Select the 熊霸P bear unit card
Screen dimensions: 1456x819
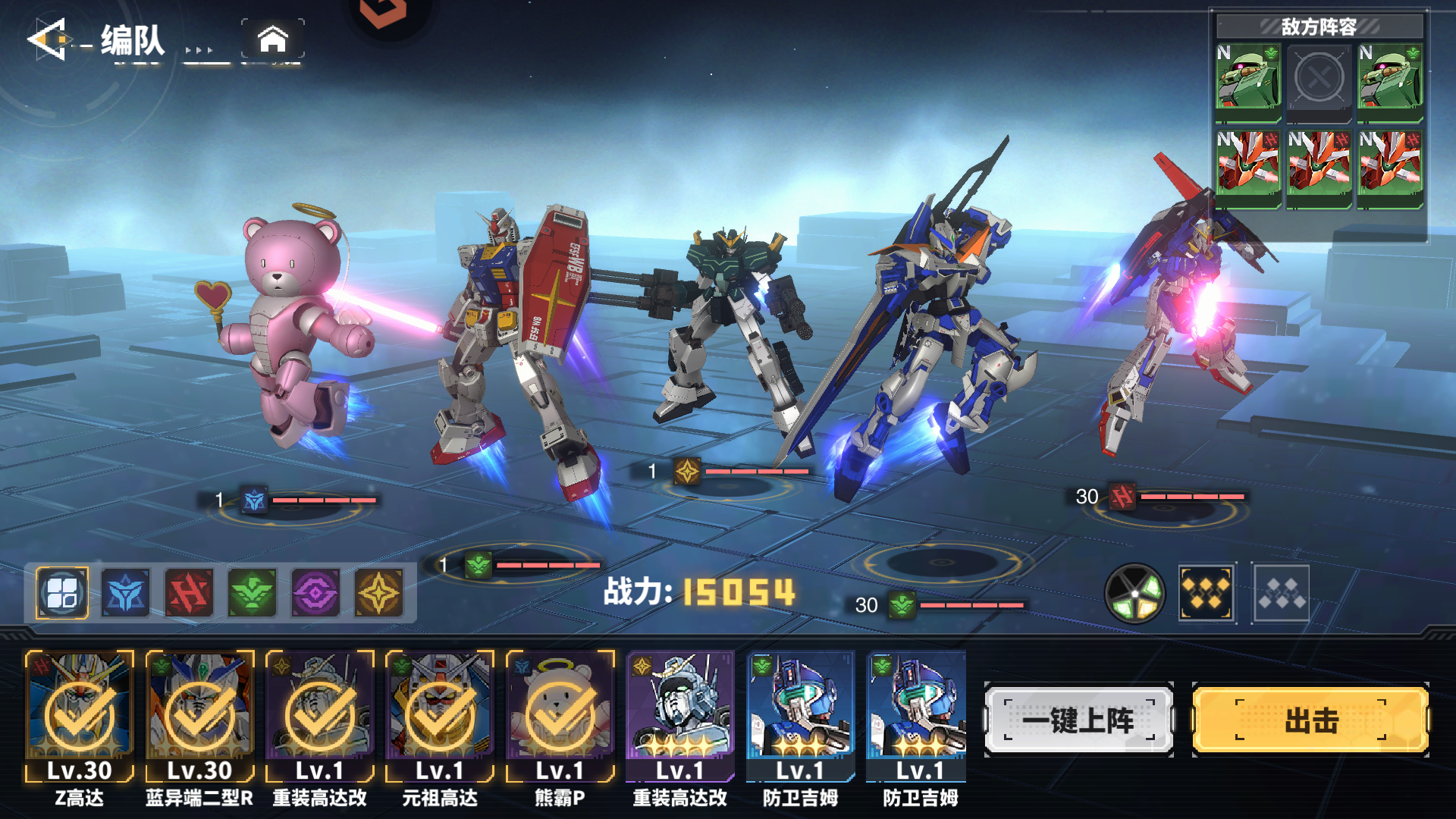pos(560,717)
